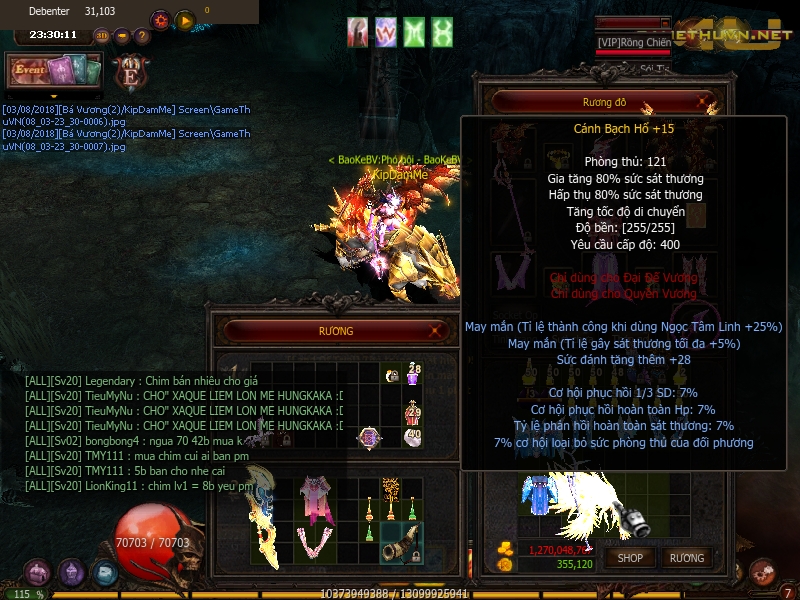The width and height of the screenshot is (800, 600).
Task: Click the red W buff icon
Action: tap(386, 32)
